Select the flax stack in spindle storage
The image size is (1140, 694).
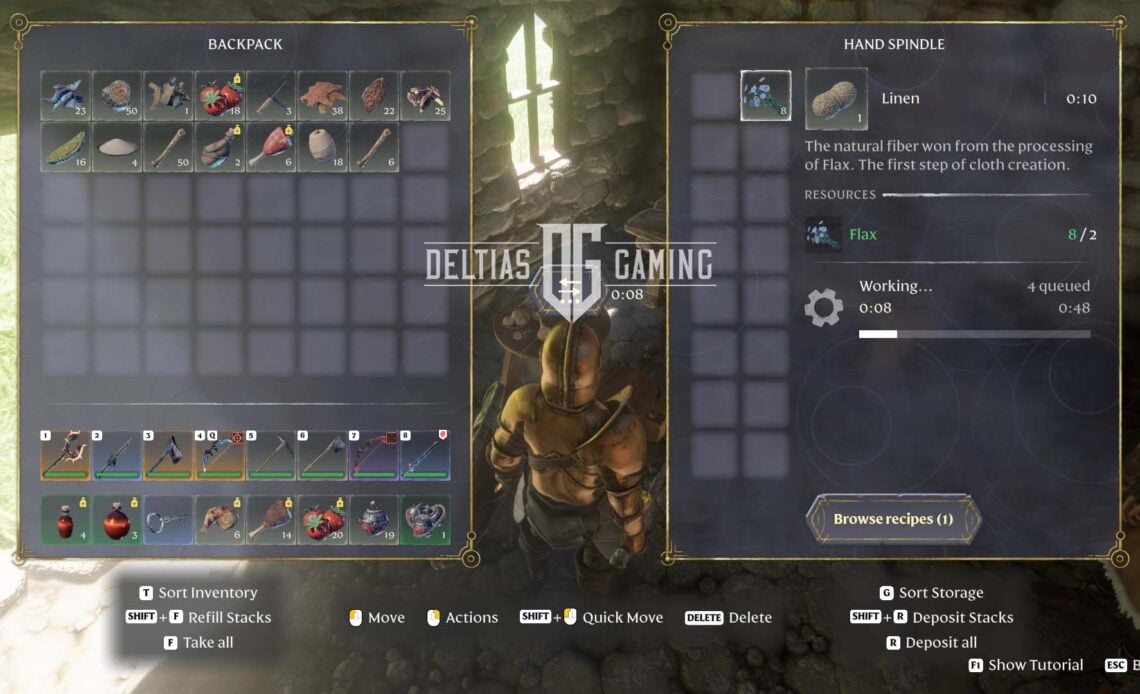(x=766, y=96)
